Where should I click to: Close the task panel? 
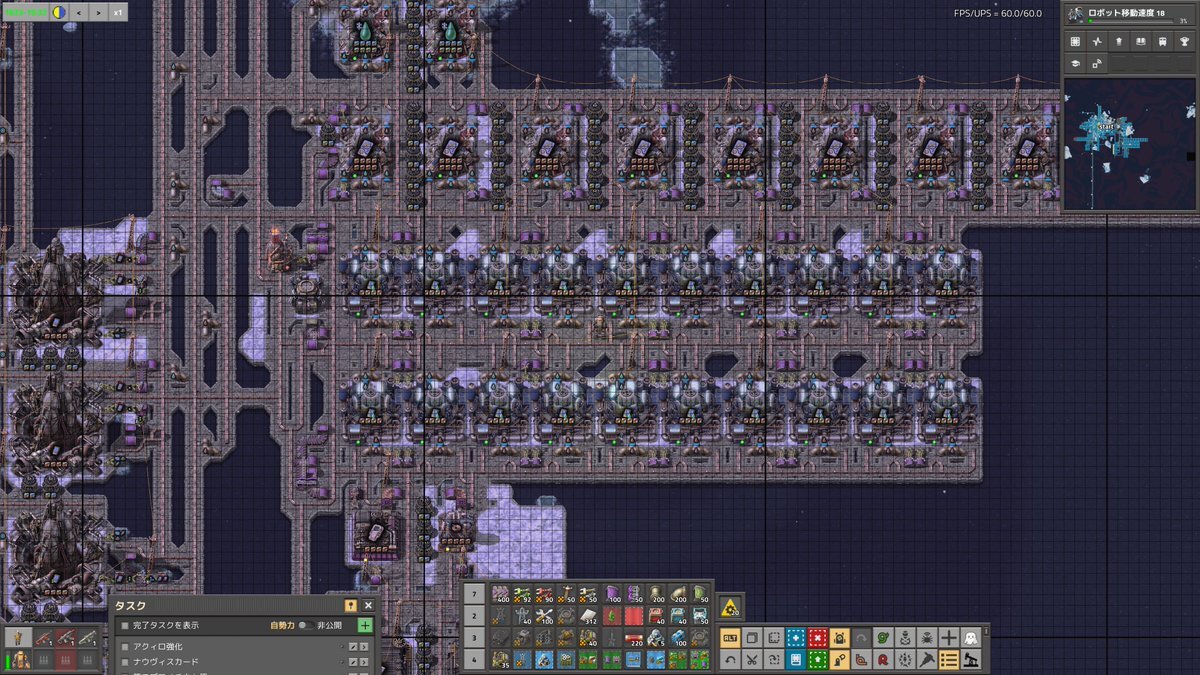pyautogui.click(x=368, y=605)
